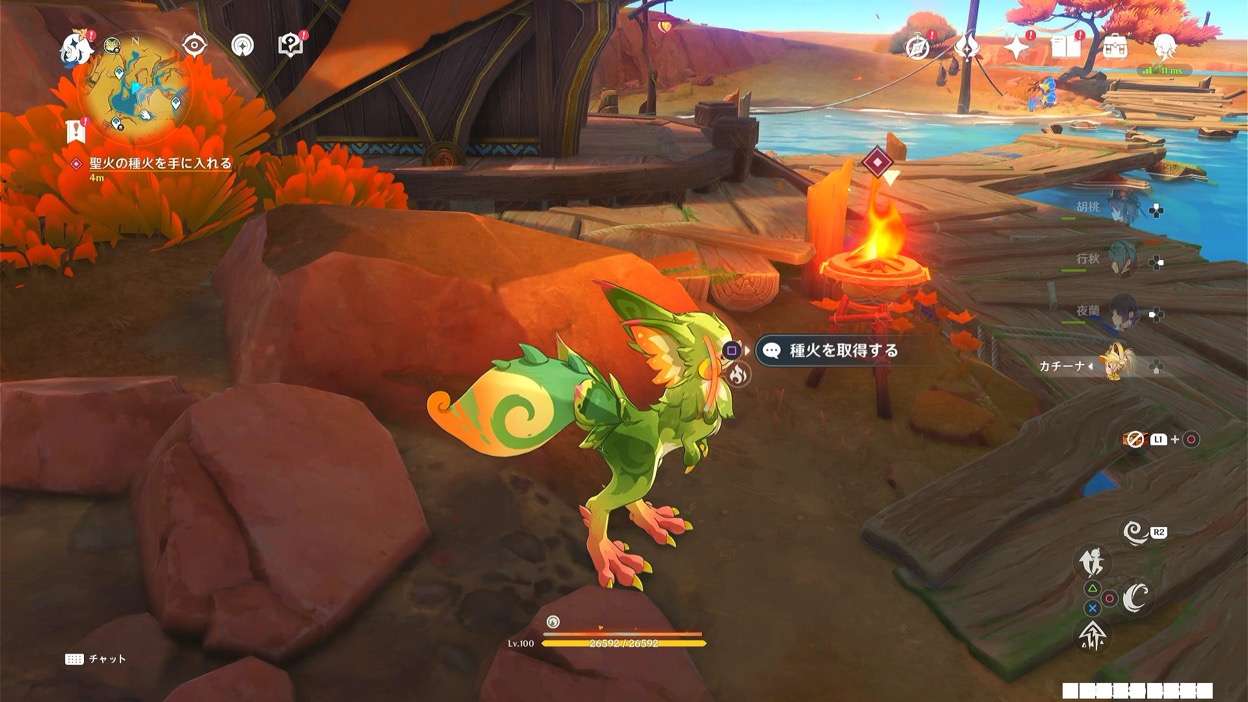
Task: Open the tutorial book with question mark
Action: pyautogui.click(x=290, y=45)
